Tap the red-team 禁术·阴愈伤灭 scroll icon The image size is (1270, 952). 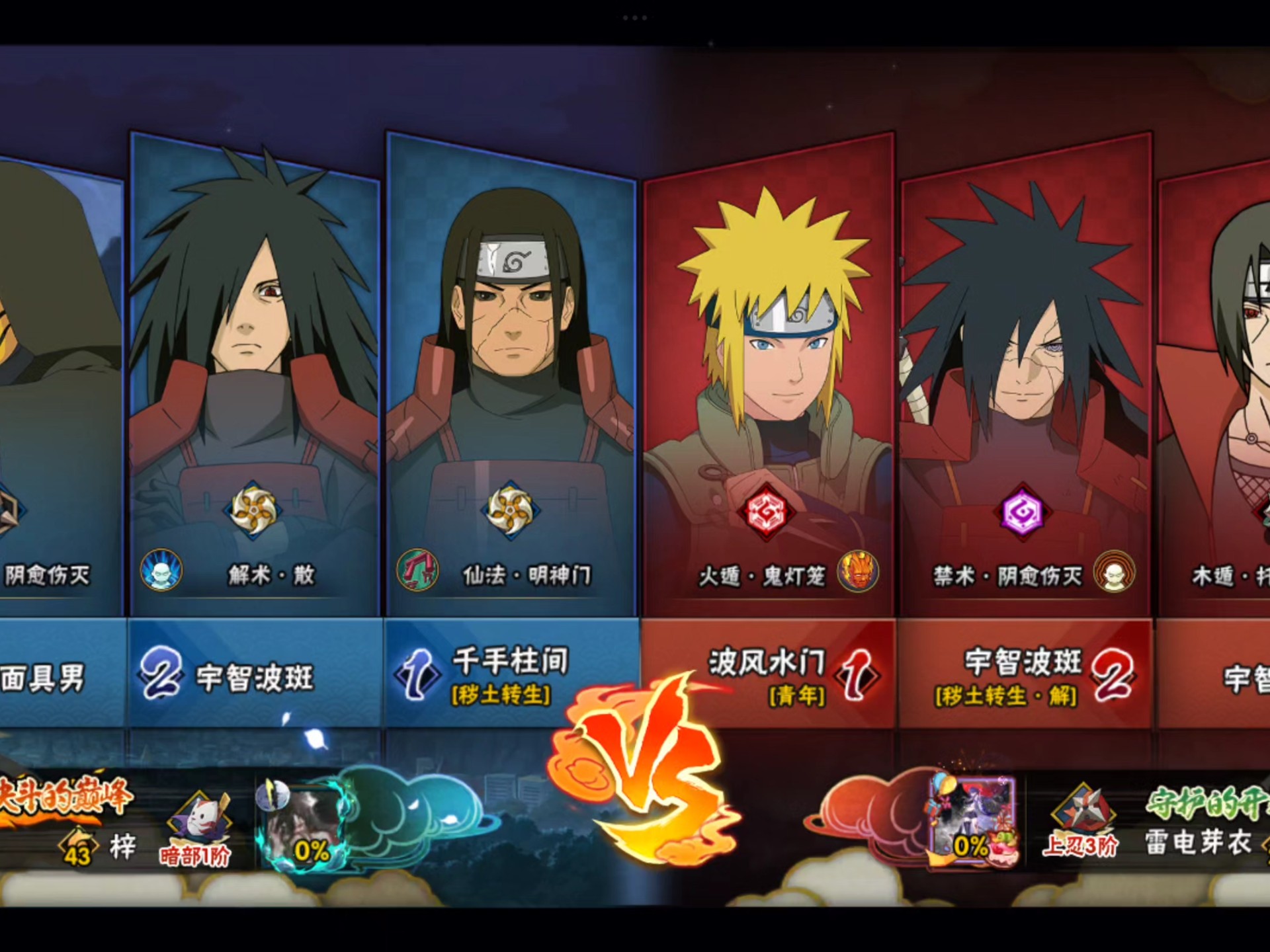tap(1114, 571)
